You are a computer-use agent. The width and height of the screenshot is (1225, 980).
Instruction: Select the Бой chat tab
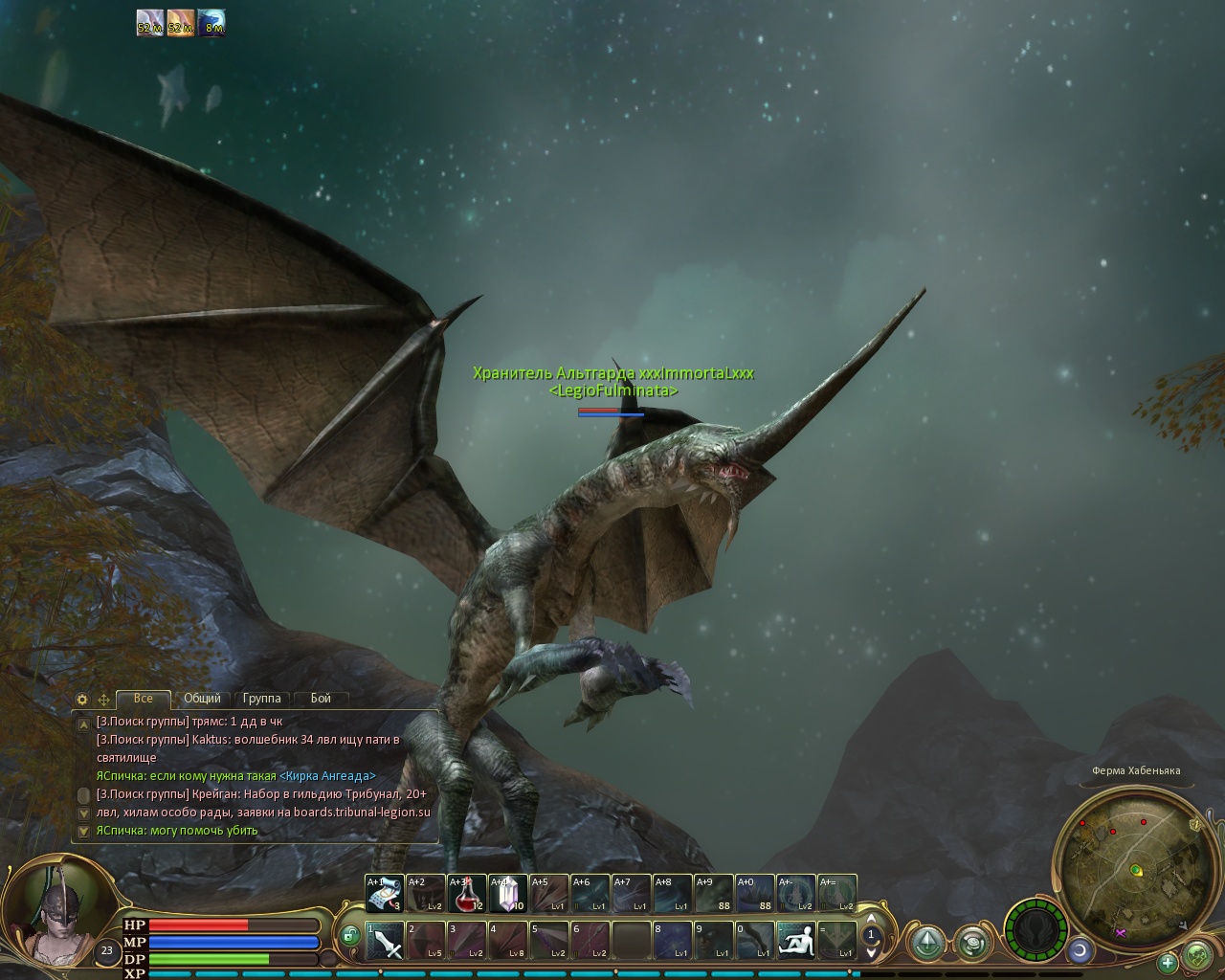pyautogui.click(x=321, y=699)
